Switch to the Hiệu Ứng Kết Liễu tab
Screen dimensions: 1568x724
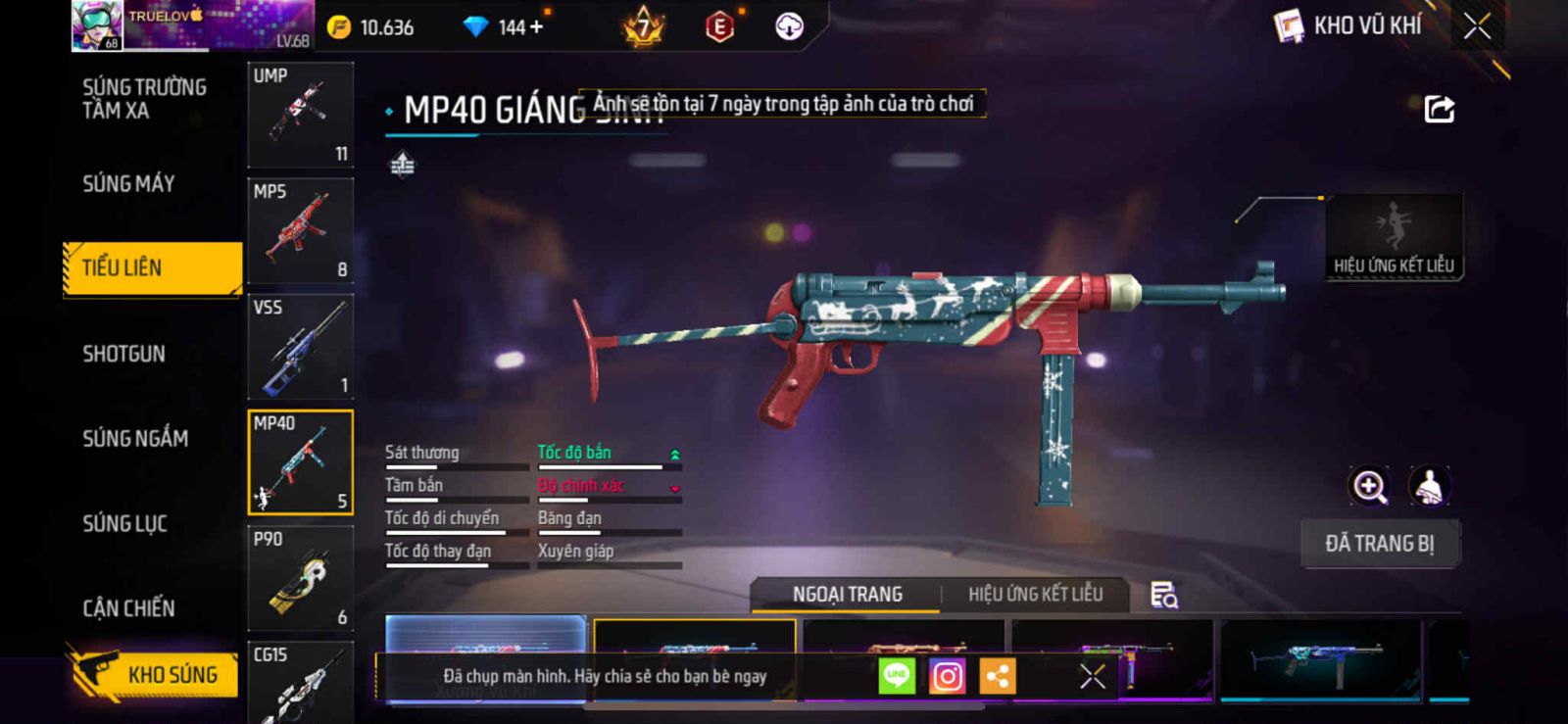[x=1035, y=595]
